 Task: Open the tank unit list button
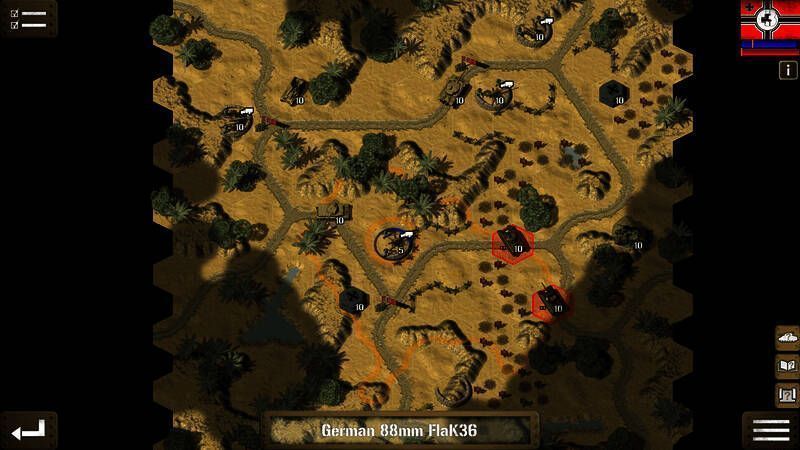coord(787,337)
